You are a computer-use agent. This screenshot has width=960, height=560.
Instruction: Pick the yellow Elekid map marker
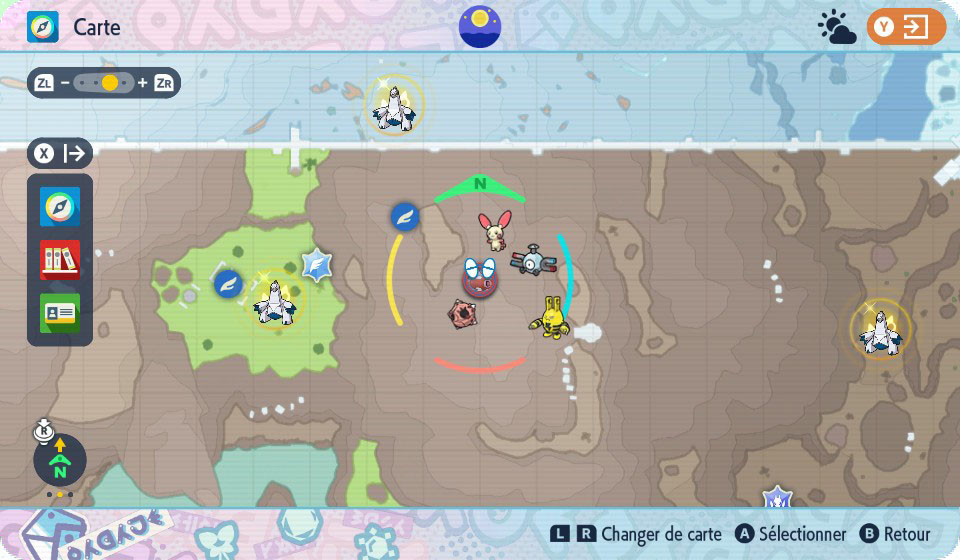551,317
